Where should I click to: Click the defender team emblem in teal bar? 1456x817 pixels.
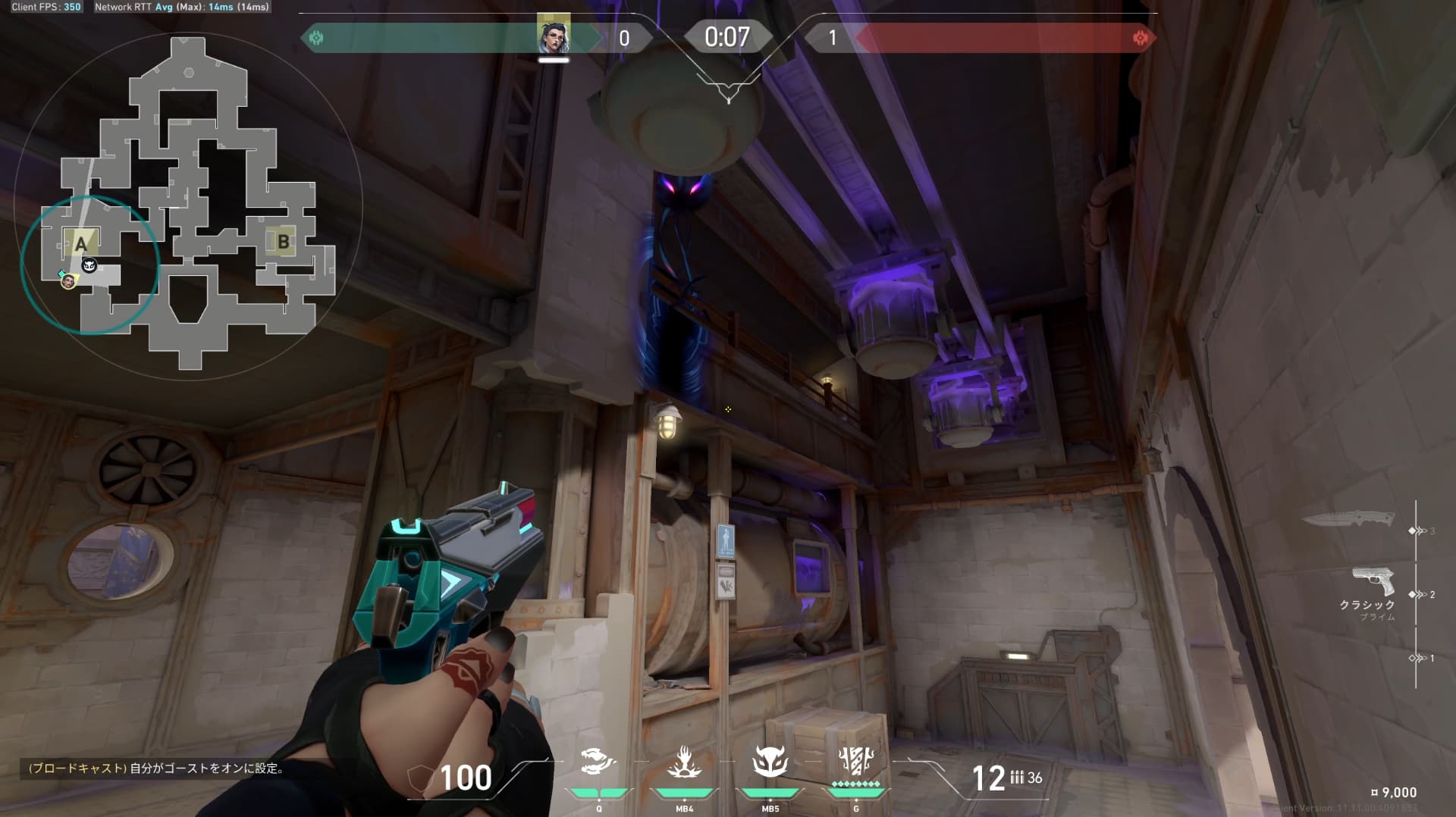[x=316, y=38]
